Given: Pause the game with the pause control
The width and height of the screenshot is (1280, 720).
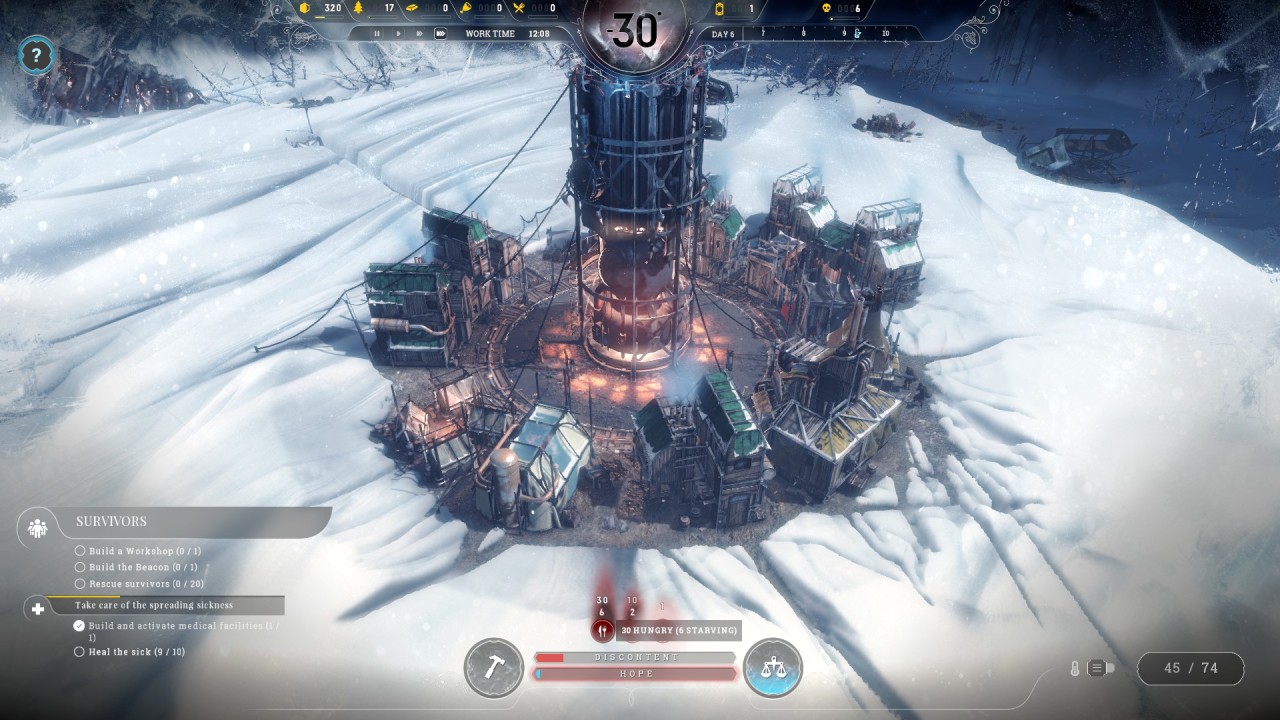Looking at the screenshot, I should [x=377, y=33].
